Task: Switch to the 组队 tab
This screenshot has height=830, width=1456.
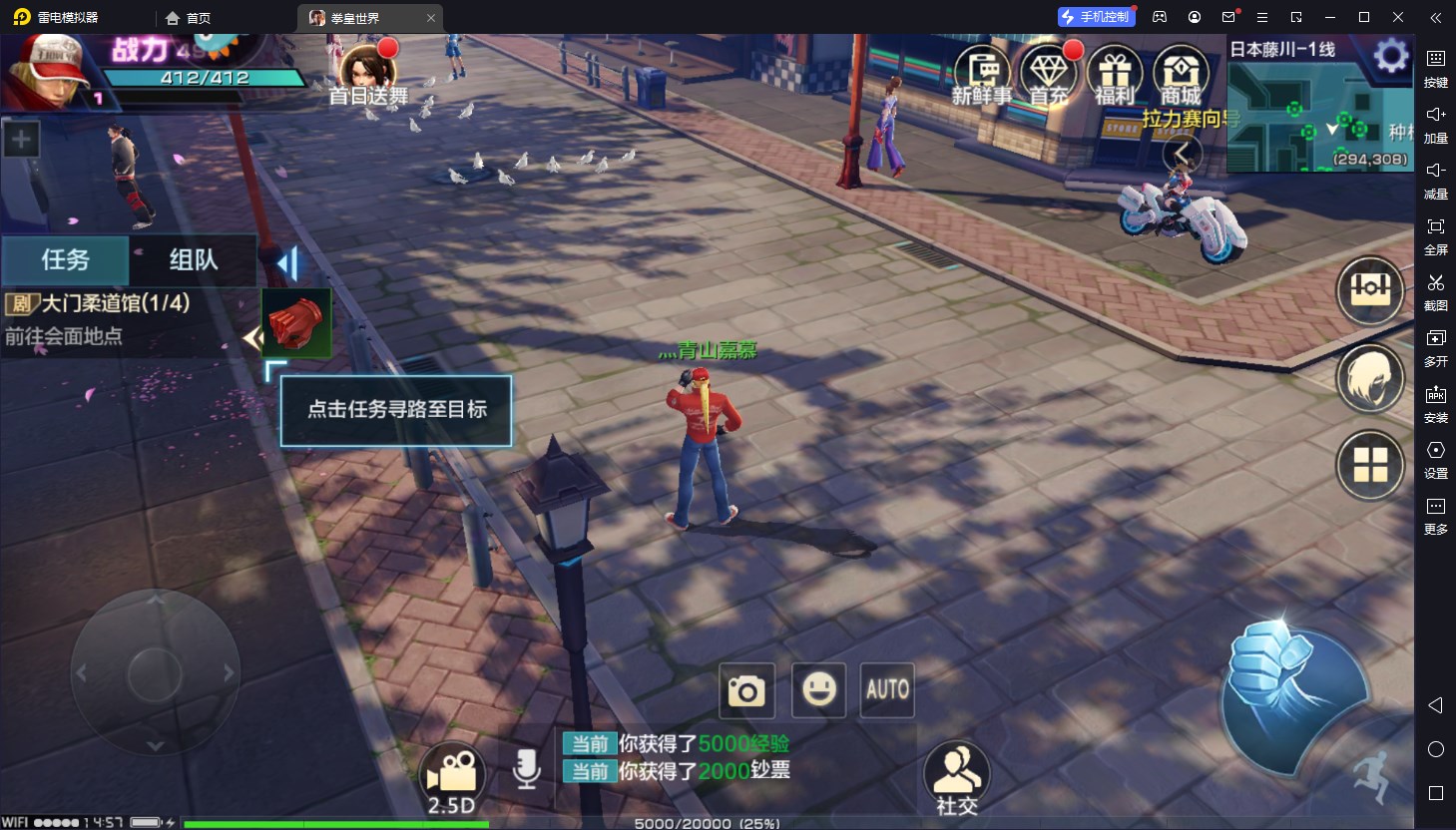Action: pyautogui.click(x=193, y=259)
